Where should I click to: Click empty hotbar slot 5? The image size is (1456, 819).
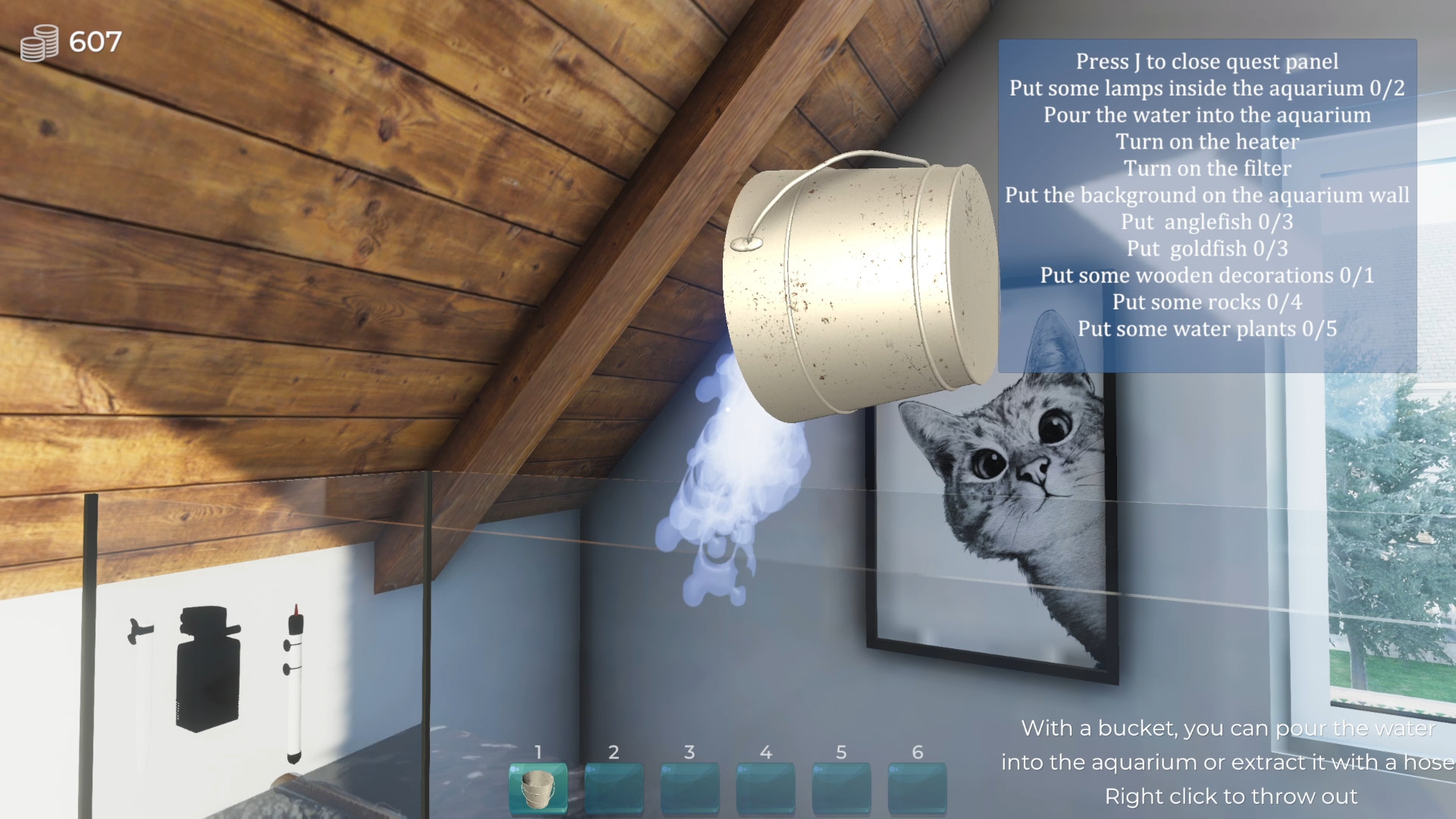(842, 786)
